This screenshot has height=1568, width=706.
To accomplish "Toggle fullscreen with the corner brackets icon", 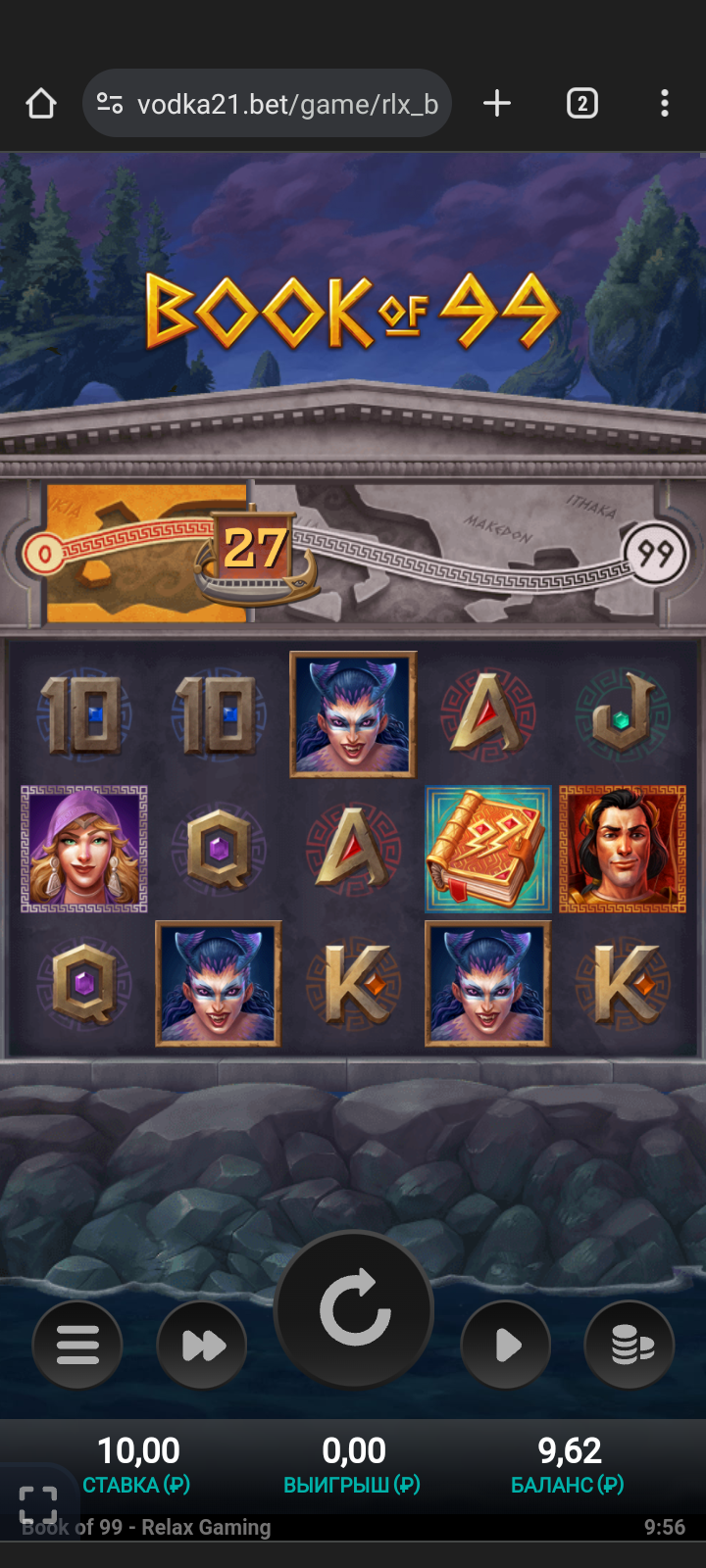I will 38,1504.
